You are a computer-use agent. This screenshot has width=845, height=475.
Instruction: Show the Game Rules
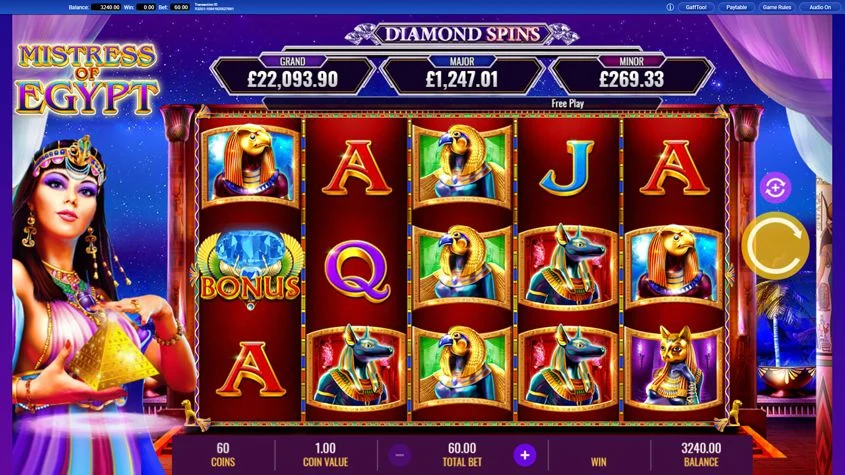point(777,7)
